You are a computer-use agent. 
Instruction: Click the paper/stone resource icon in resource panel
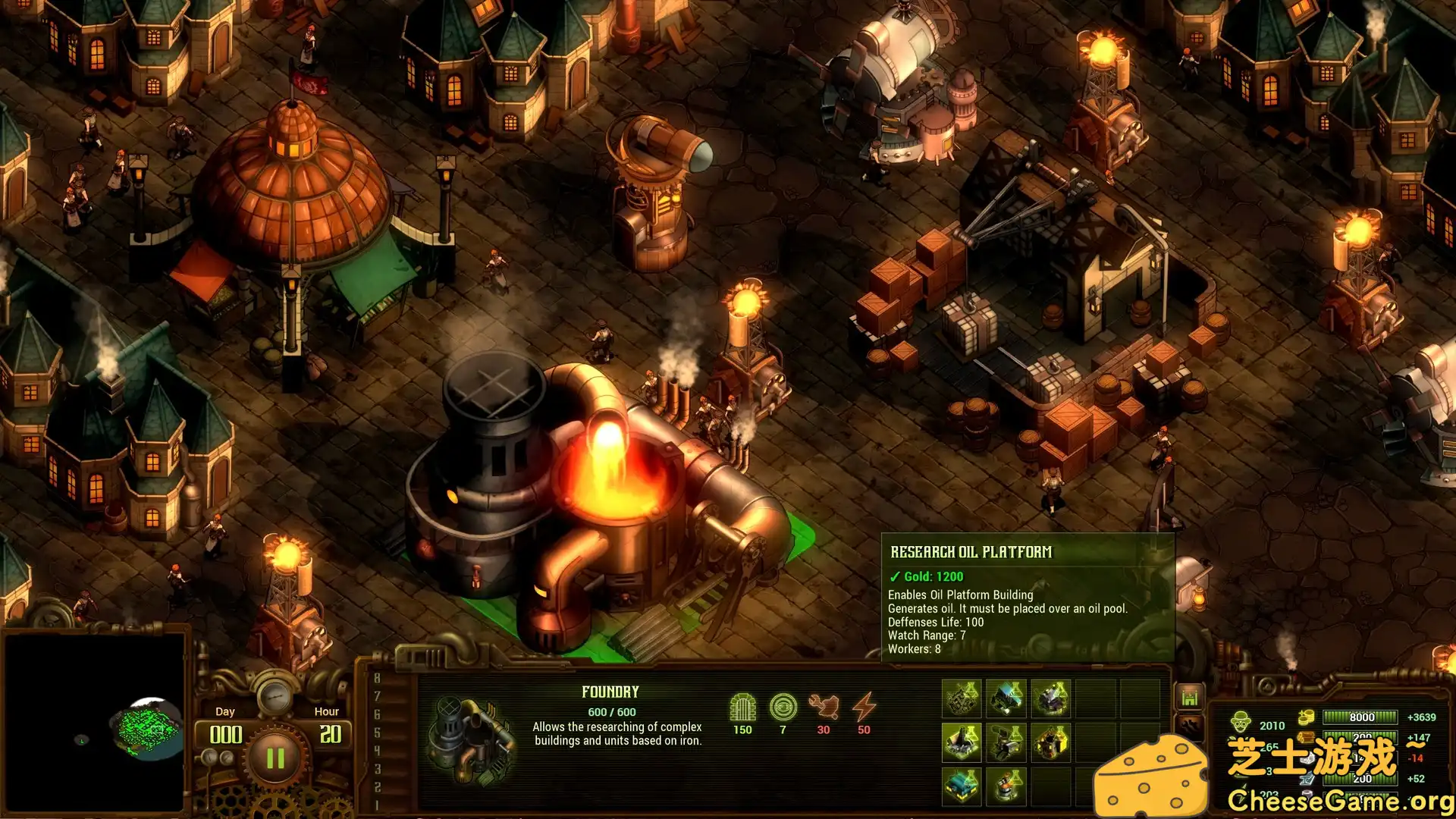tap(1306, 758)
